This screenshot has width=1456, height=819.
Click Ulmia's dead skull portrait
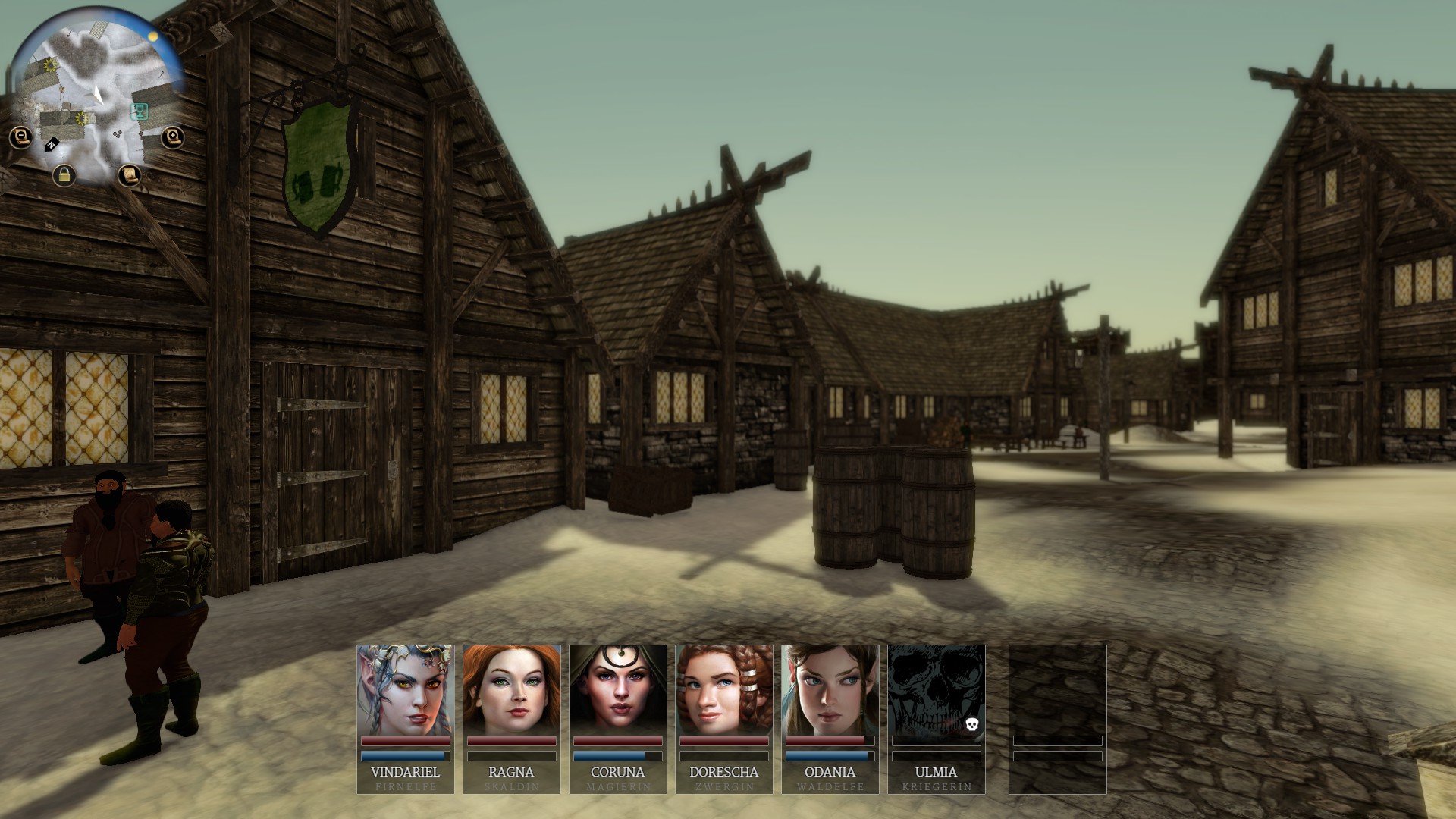click(x=937, y=690)
